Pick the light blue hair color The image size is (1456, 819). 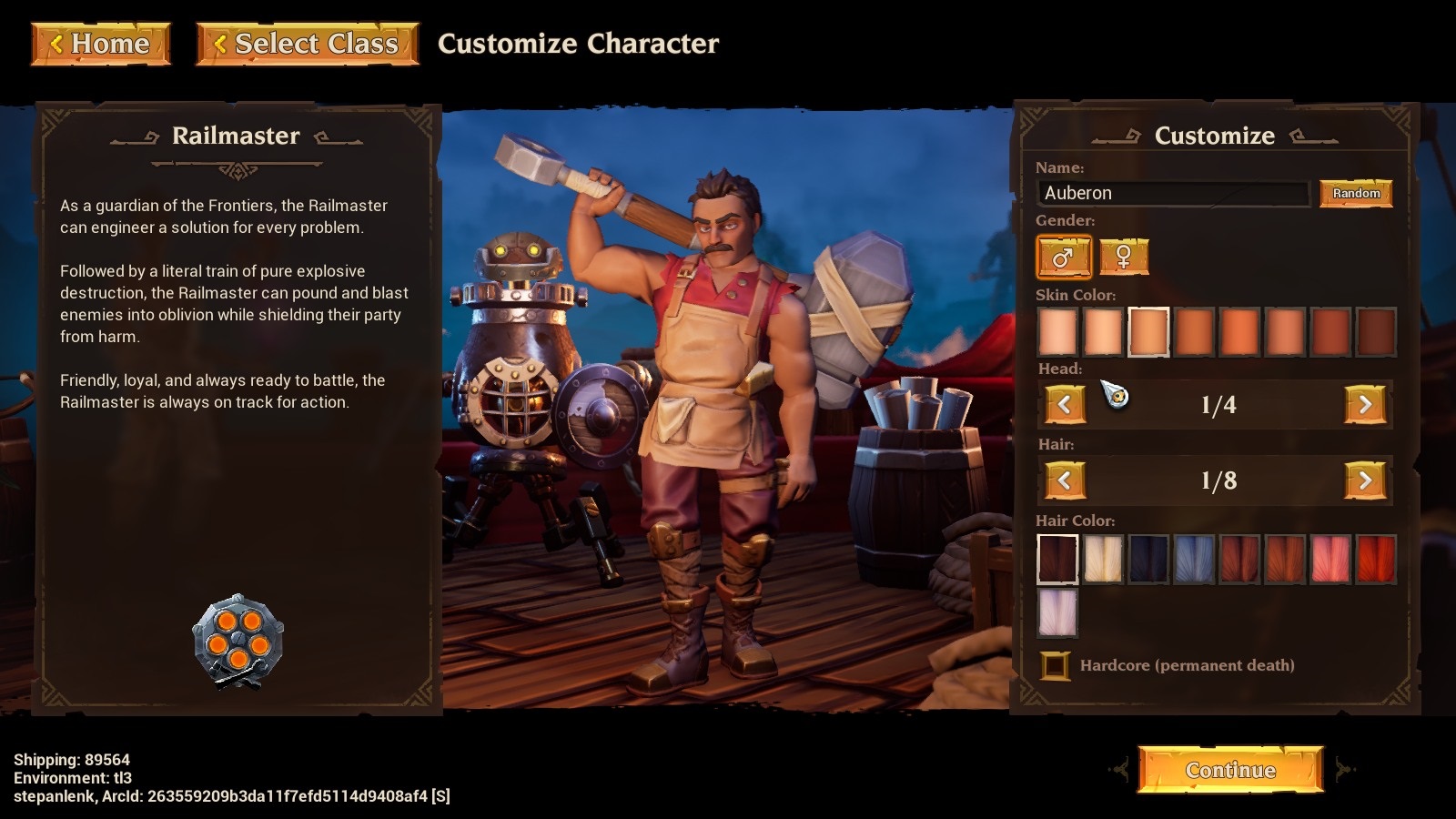coord(1193,559)
